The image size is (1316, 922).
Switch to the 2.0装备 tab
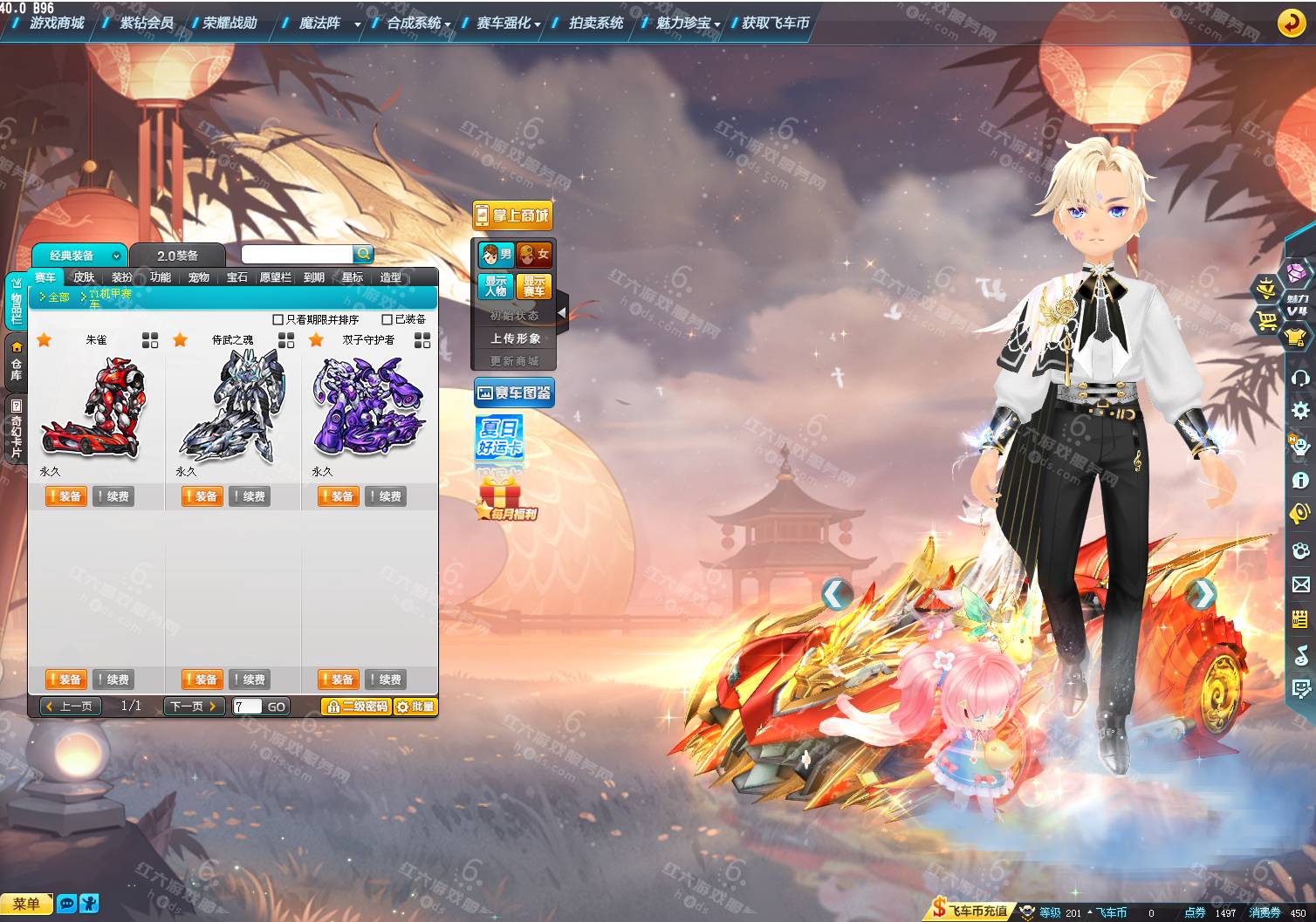177,256
